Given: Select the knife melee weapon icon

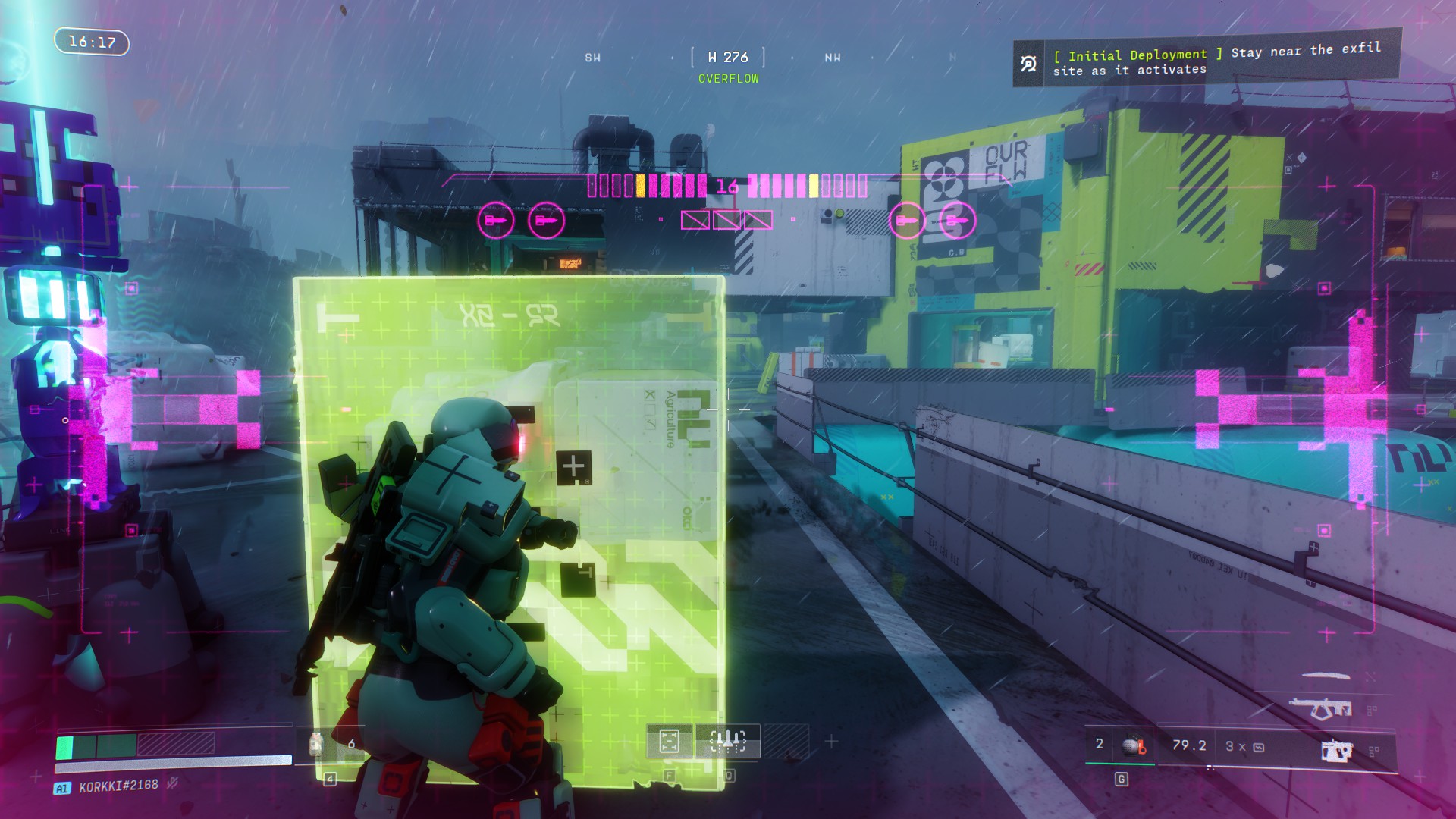Looking at the screenshot, I should [1327, 674].
